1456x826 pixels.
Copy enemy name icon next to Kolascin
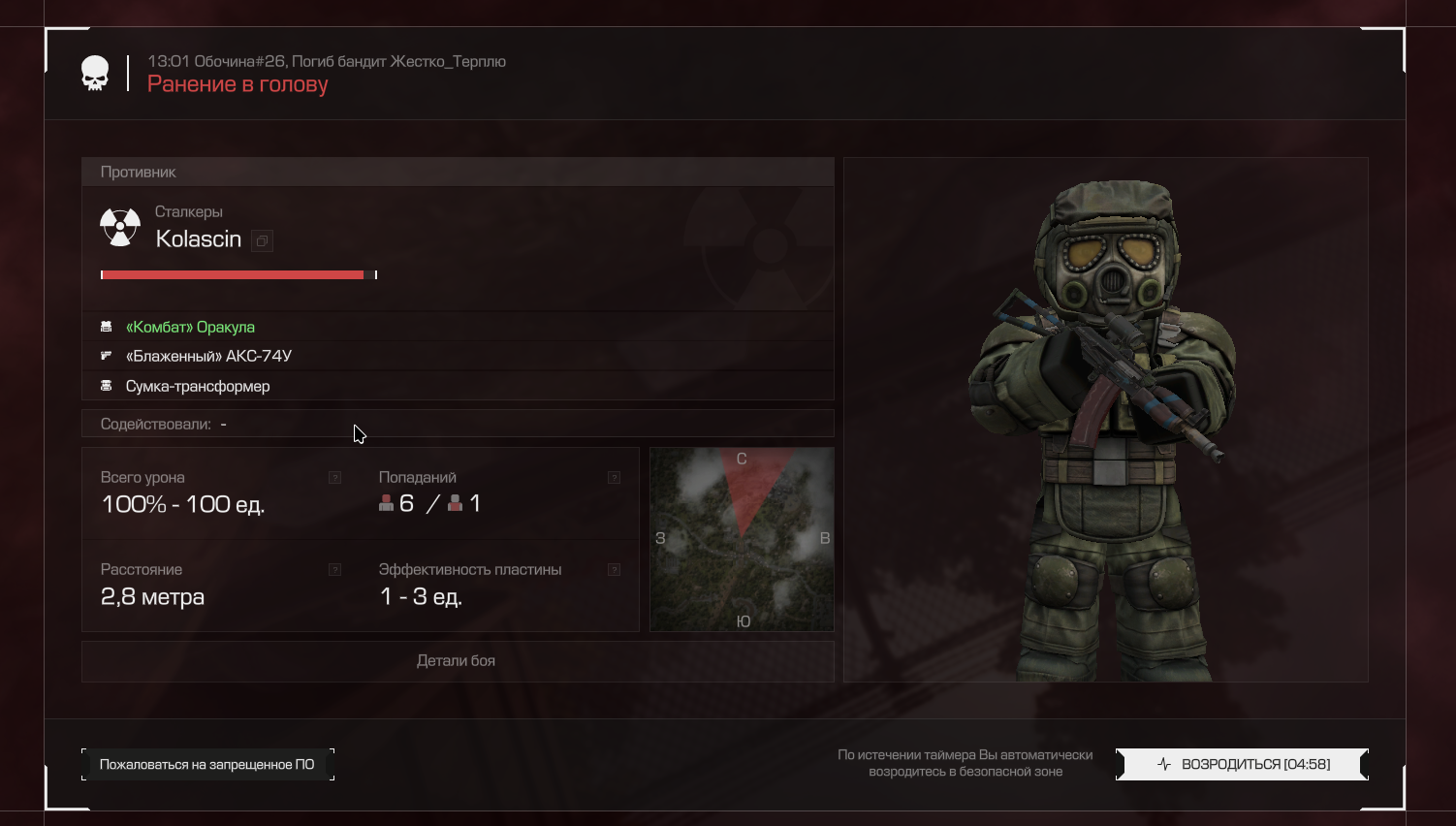(x=262, y=241)
